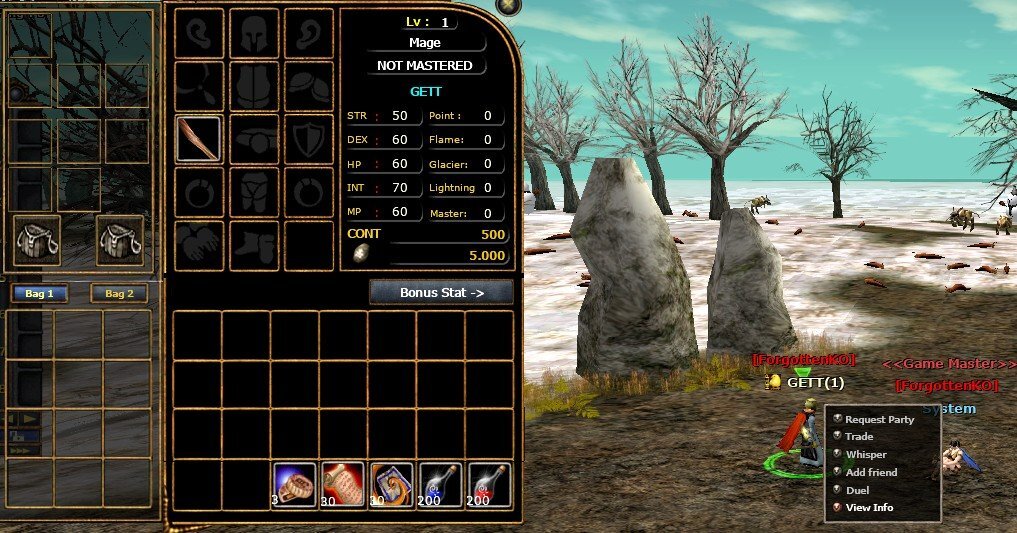Open View Info for the player
Image resolution: width=1017 pixels, height=533 pixels.
tap(869, 508)
